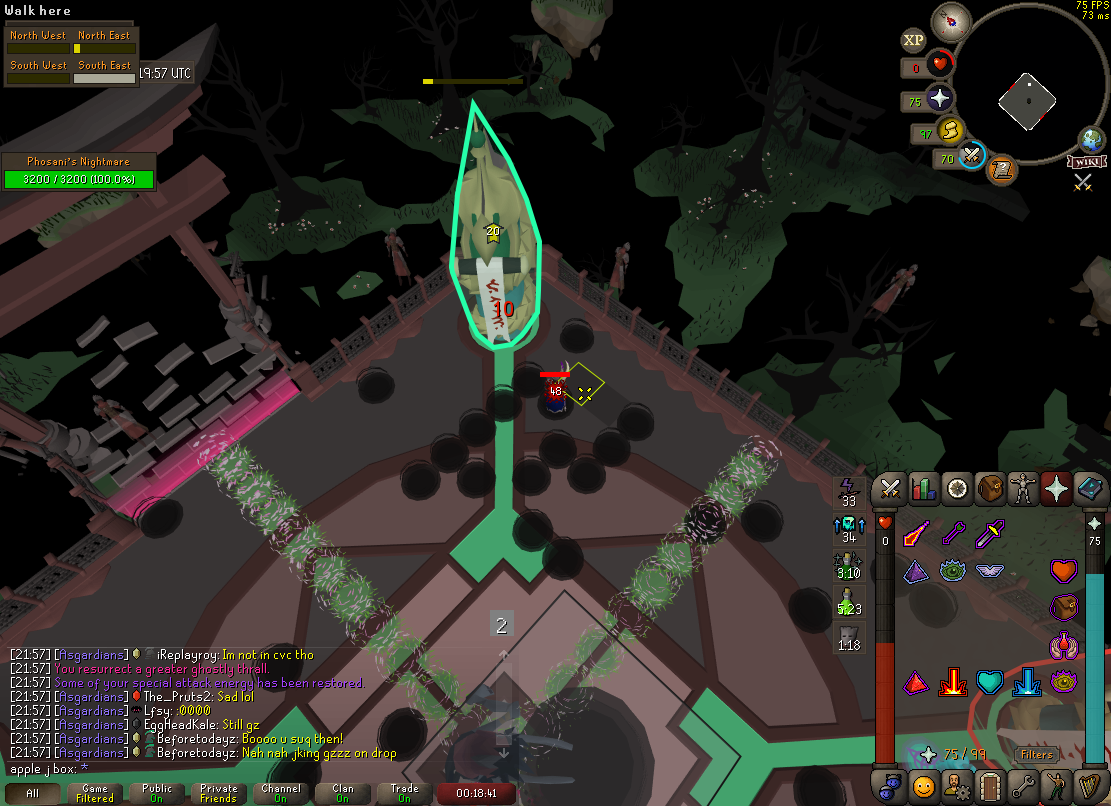Open the Emotes tab
Image resolution: width=1111 pixels, height=806 pixels.
coord(1057,786)
